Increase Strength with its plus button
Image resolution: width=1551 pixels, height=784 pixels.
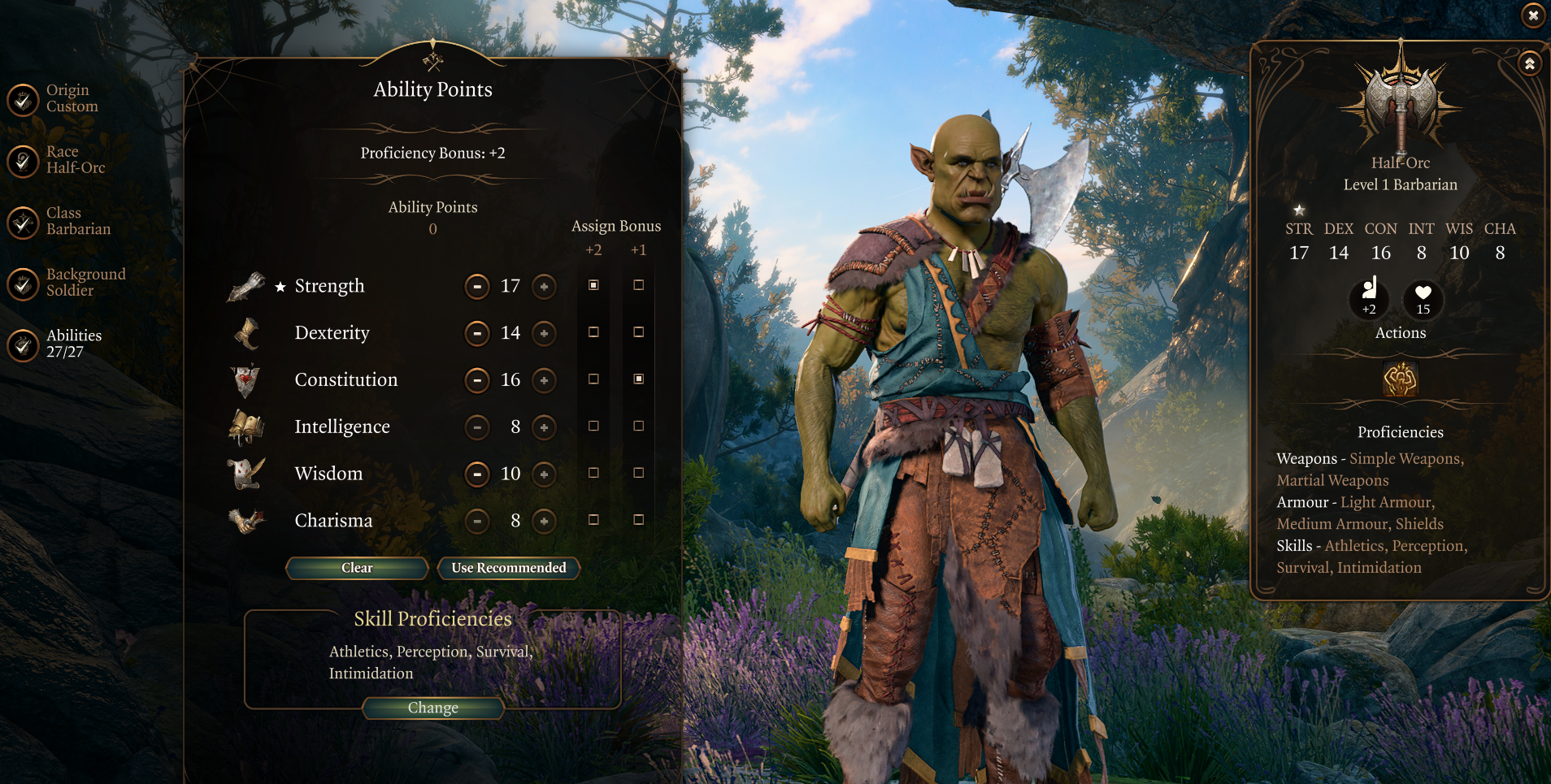pos(544,287)
